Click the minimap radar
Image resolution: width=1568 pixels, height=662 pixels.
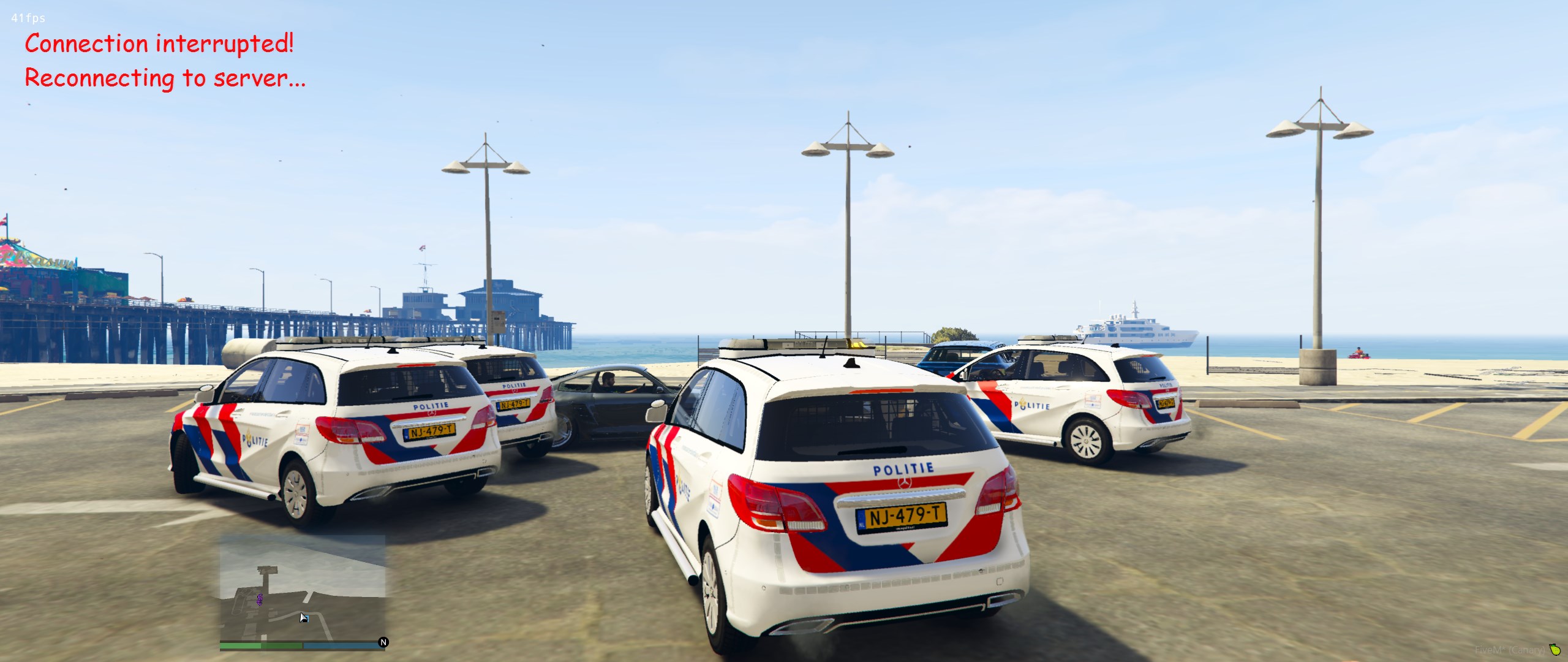[x=303, y=587]
